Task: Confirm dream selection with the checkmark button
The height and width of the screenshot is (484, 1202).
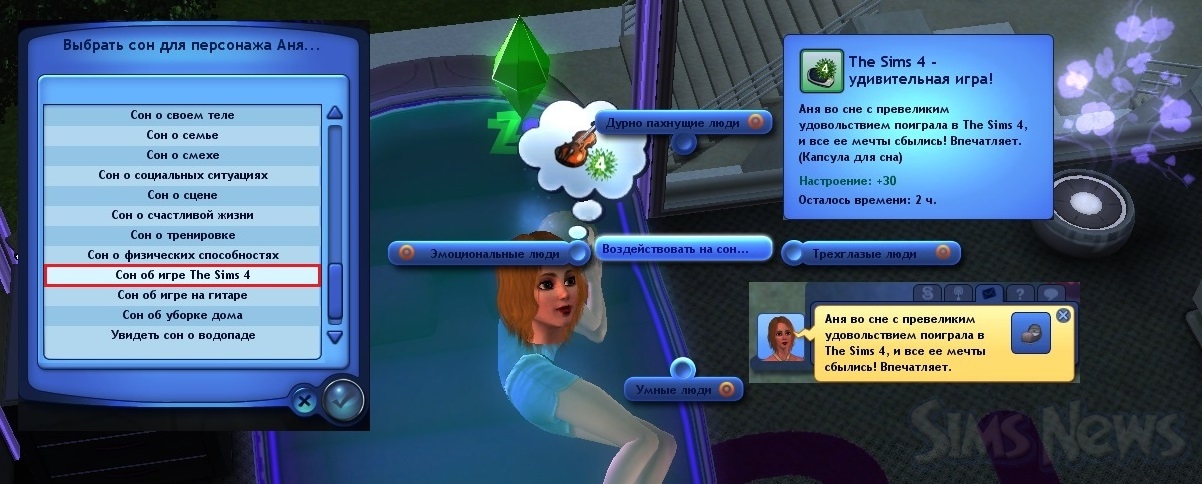Action: coord(343,399)
